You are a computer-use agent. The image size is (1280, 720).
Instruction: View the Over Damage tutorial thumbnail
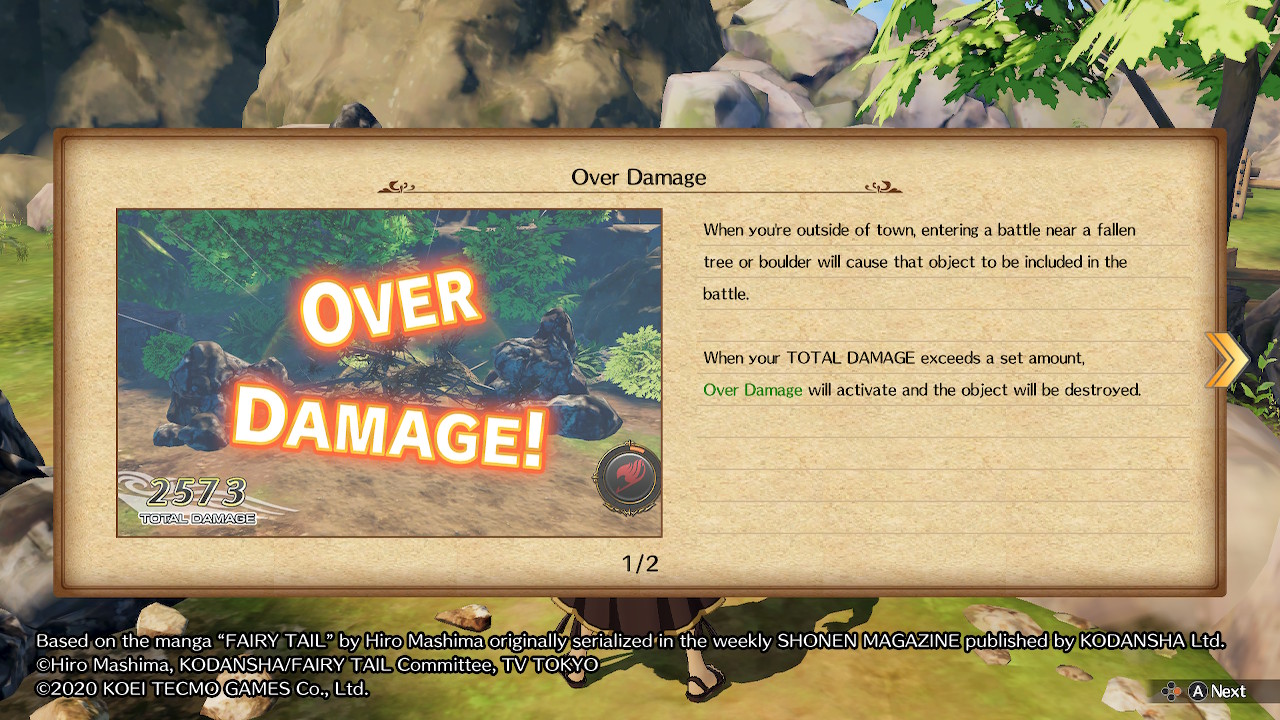coord(389,372)
